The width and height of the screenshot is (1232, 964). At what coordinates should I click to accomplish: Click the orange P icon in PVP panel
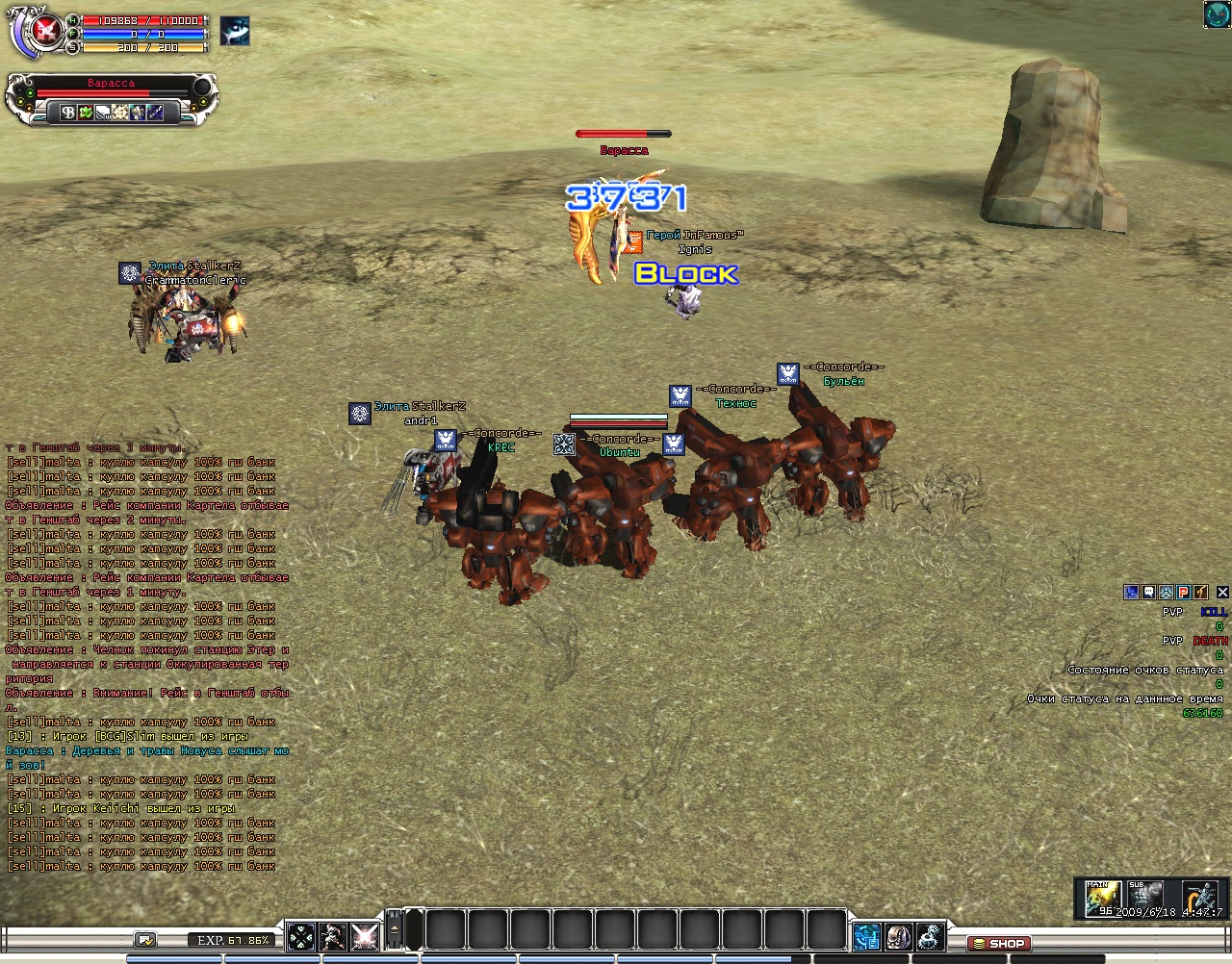tap(1184, 593)
